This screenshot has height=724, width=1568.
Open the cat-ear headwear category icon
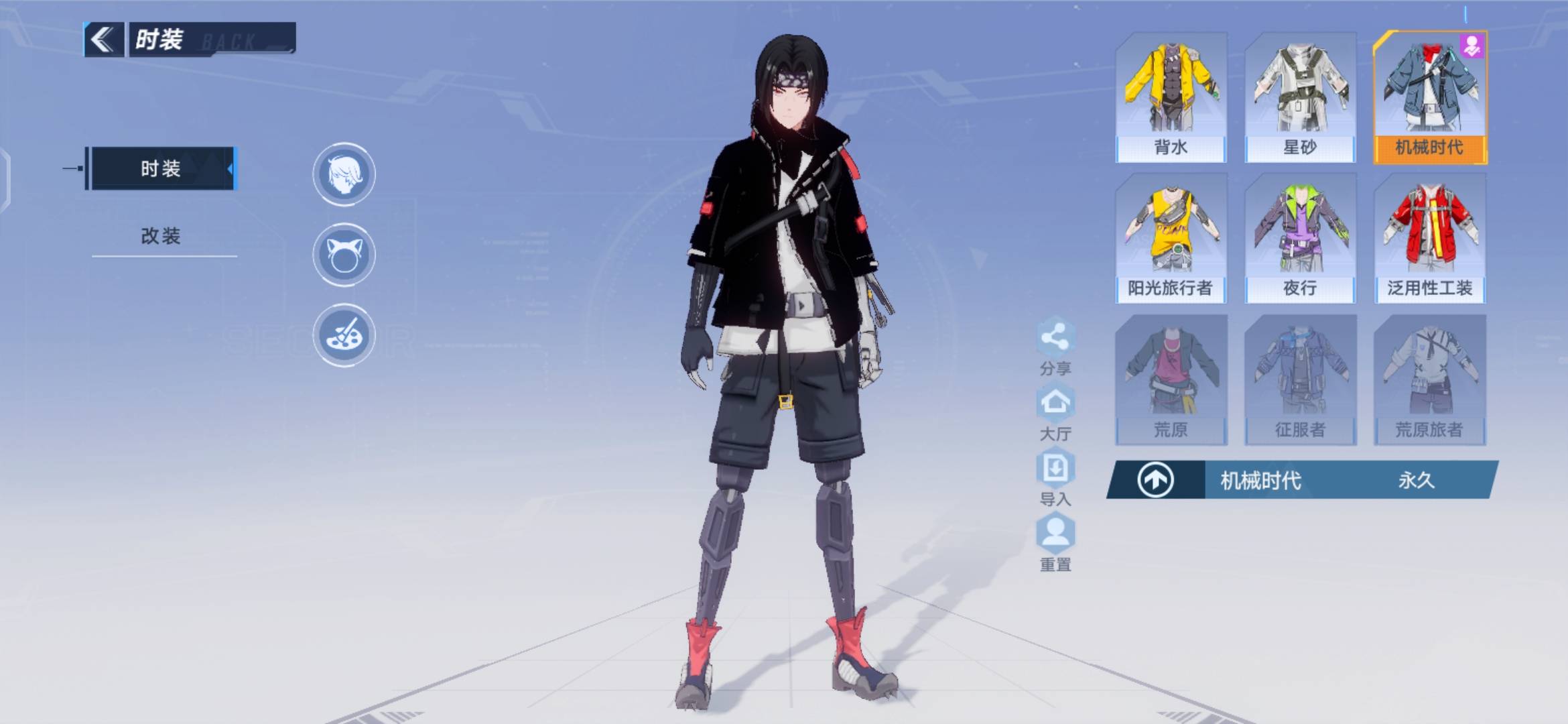pos(344,255)
